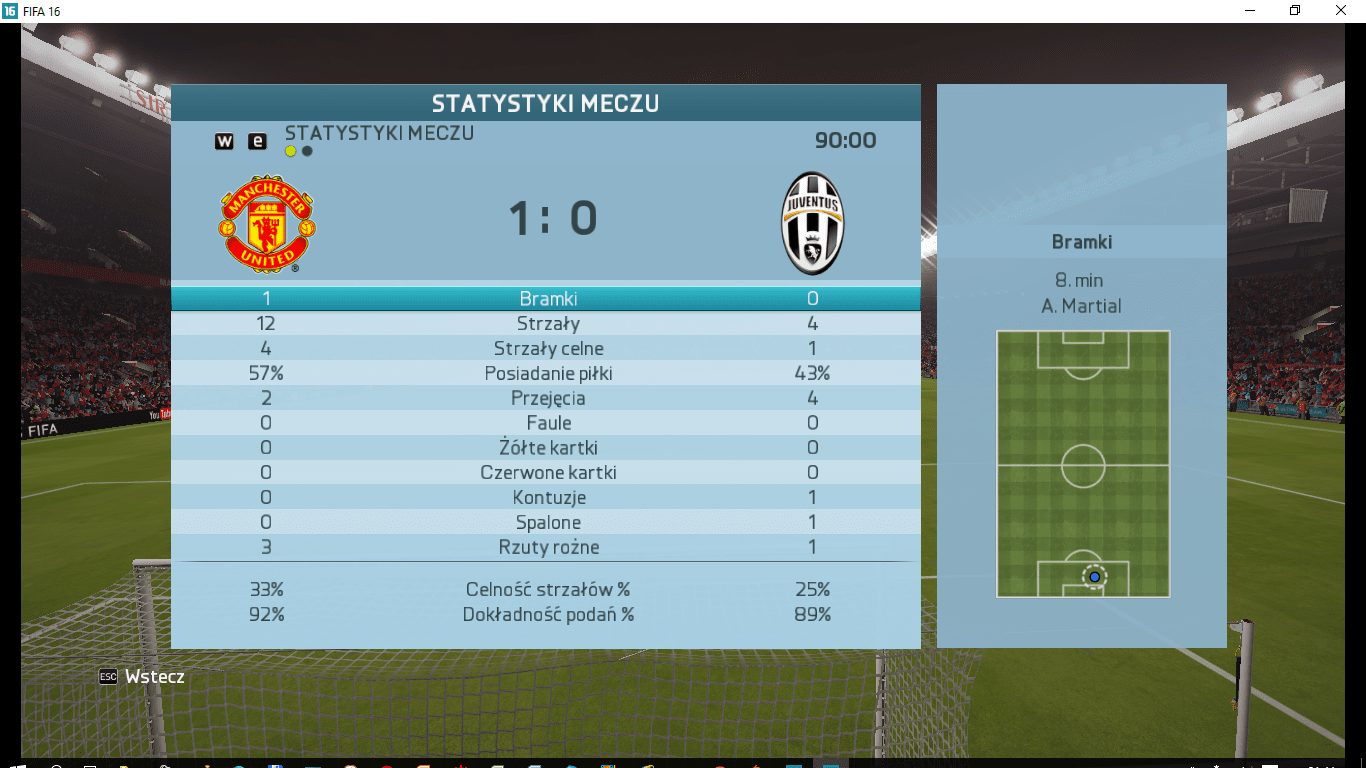Select the Bramki stats row
This screenshot has width=1366, height=768.
[546, 299]
